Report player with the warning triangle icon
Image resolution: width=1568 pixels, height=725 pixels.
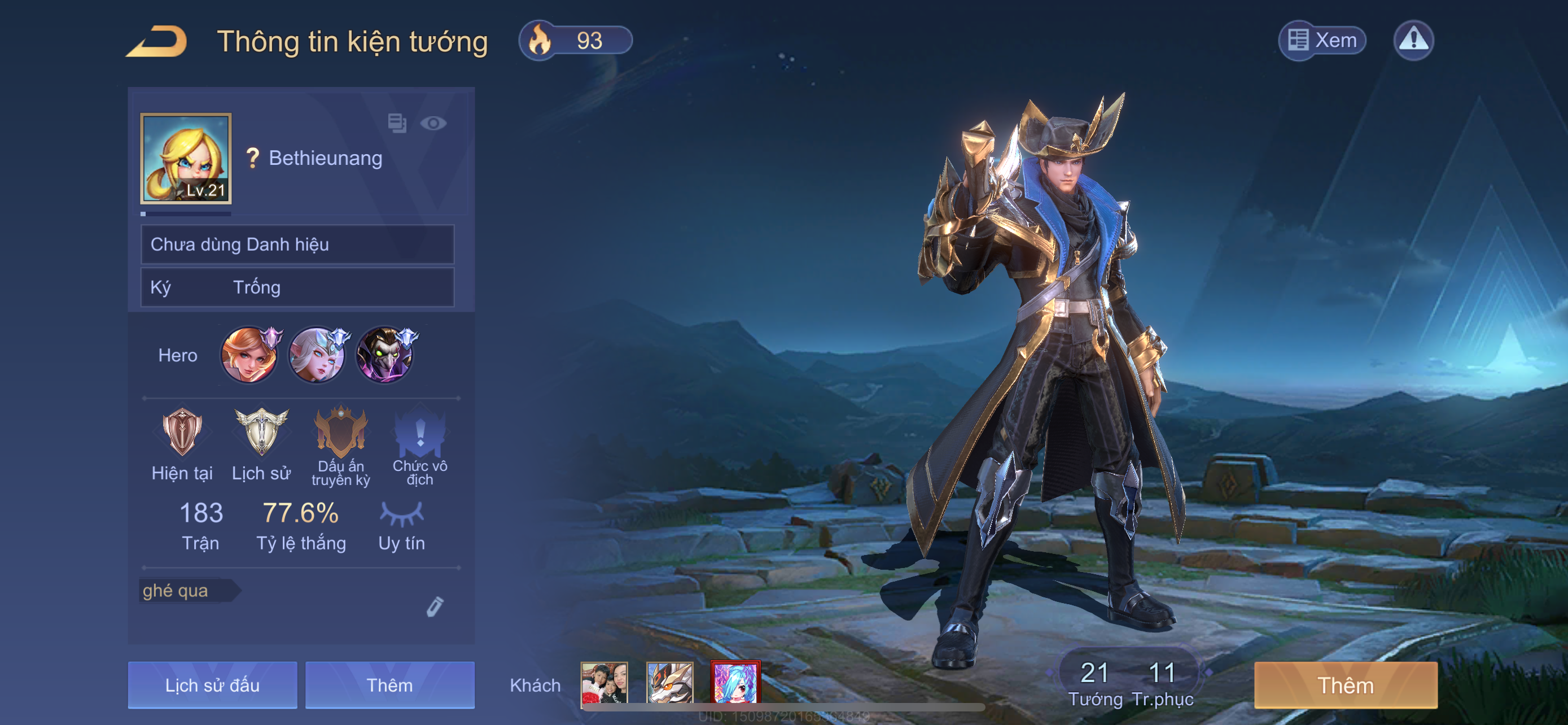pos(1413,40)
